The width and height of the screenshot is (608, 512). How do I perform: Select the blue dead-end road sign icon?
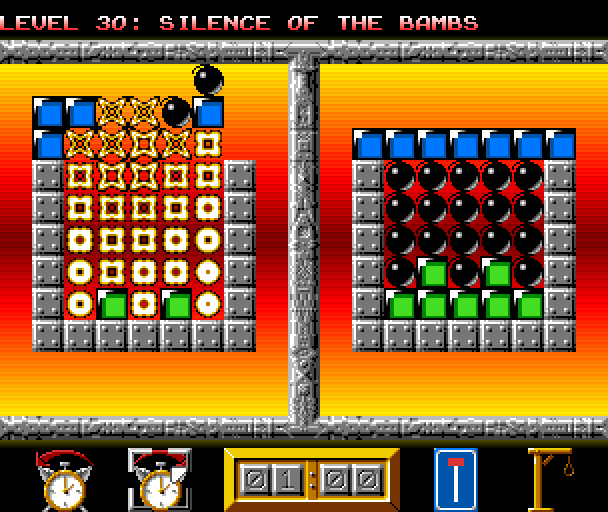455,479
